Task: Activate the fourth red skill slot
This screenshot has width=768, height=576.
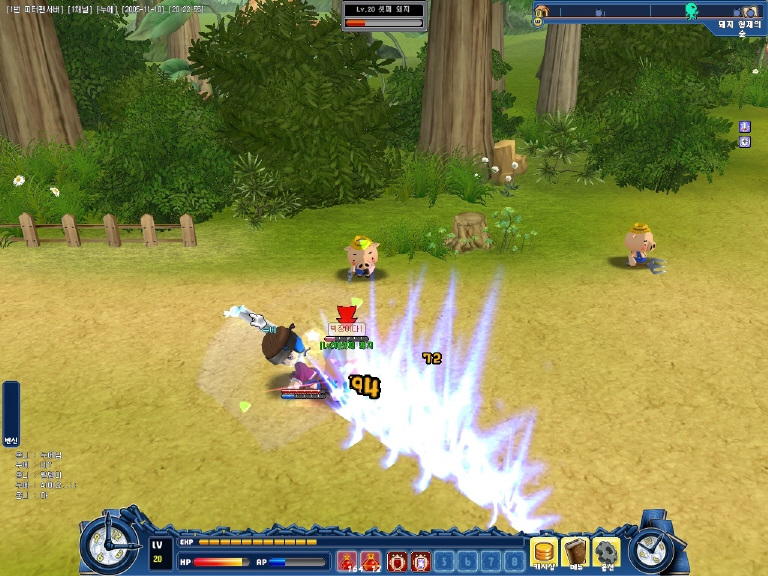Action: (x=421, y=561)
